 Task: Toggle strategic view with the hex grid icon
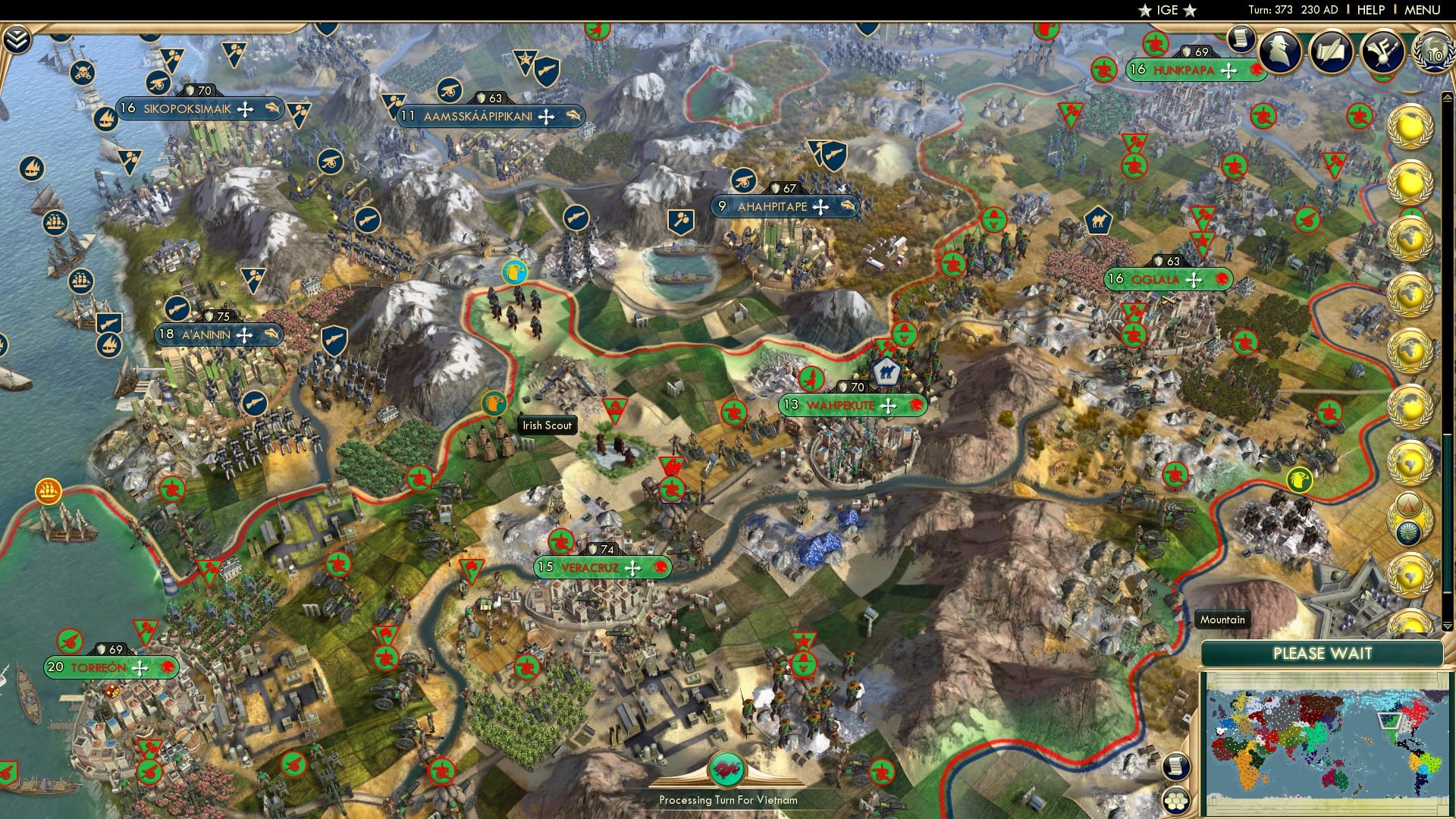[1175, 801]
